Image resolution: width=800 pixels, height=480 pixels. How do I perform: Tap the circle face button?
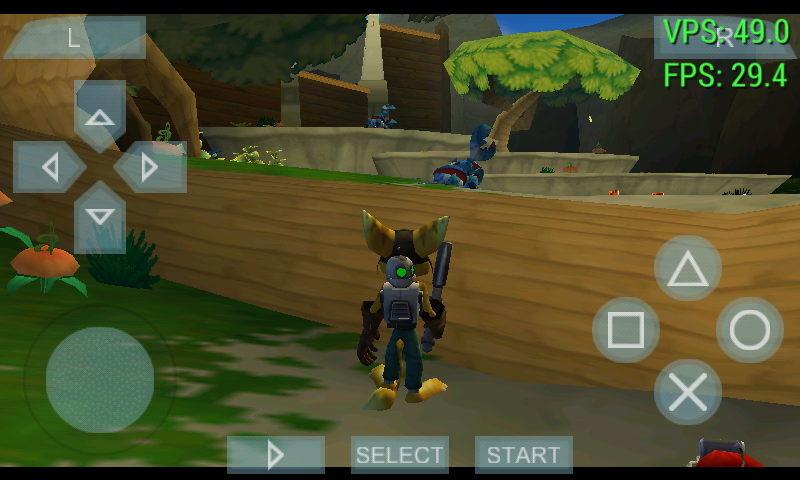pos(750,330)
